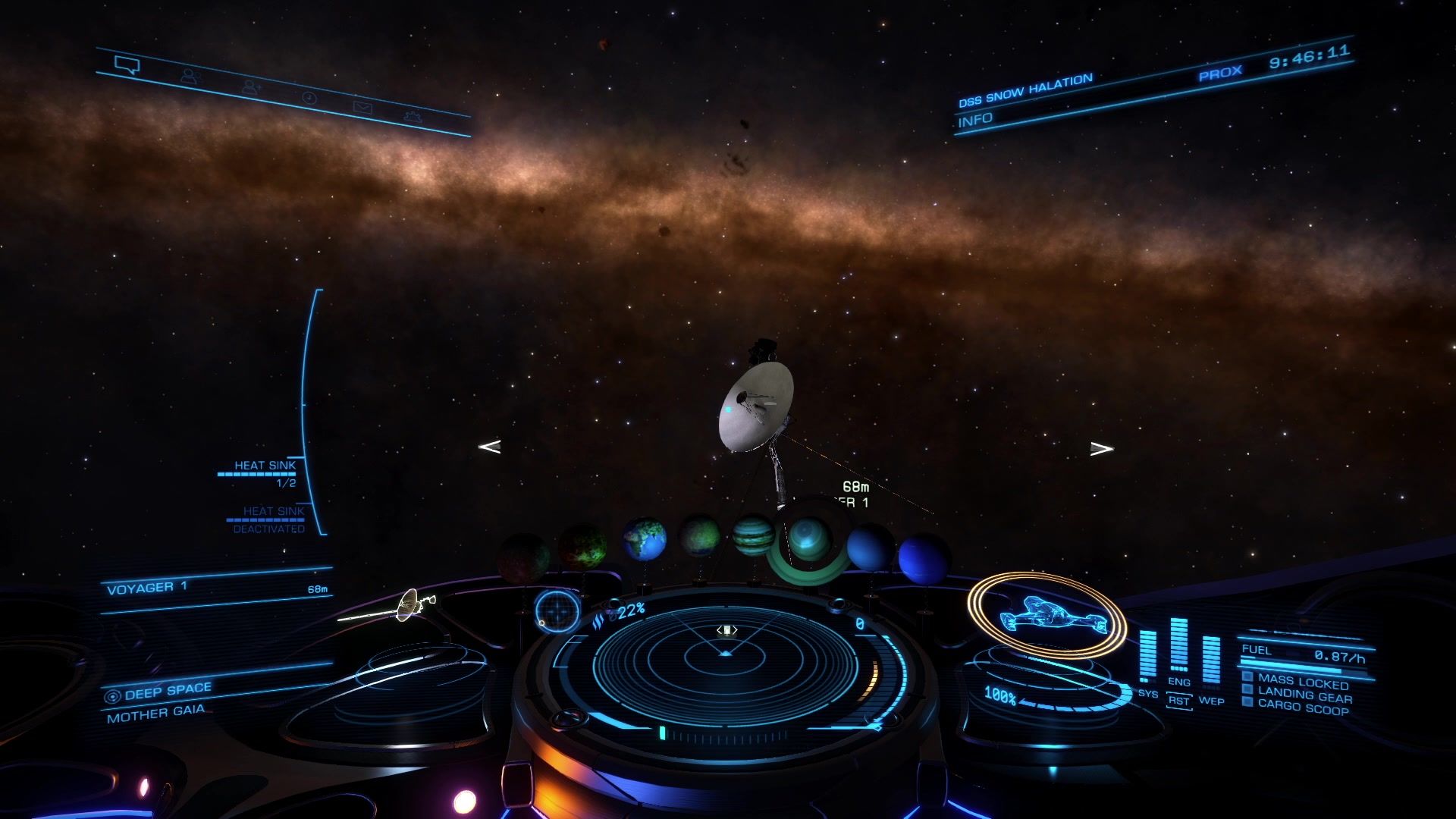This screenshot has width=1456, height=819.
Task: Select the INFO panel header
Action: 975,121
